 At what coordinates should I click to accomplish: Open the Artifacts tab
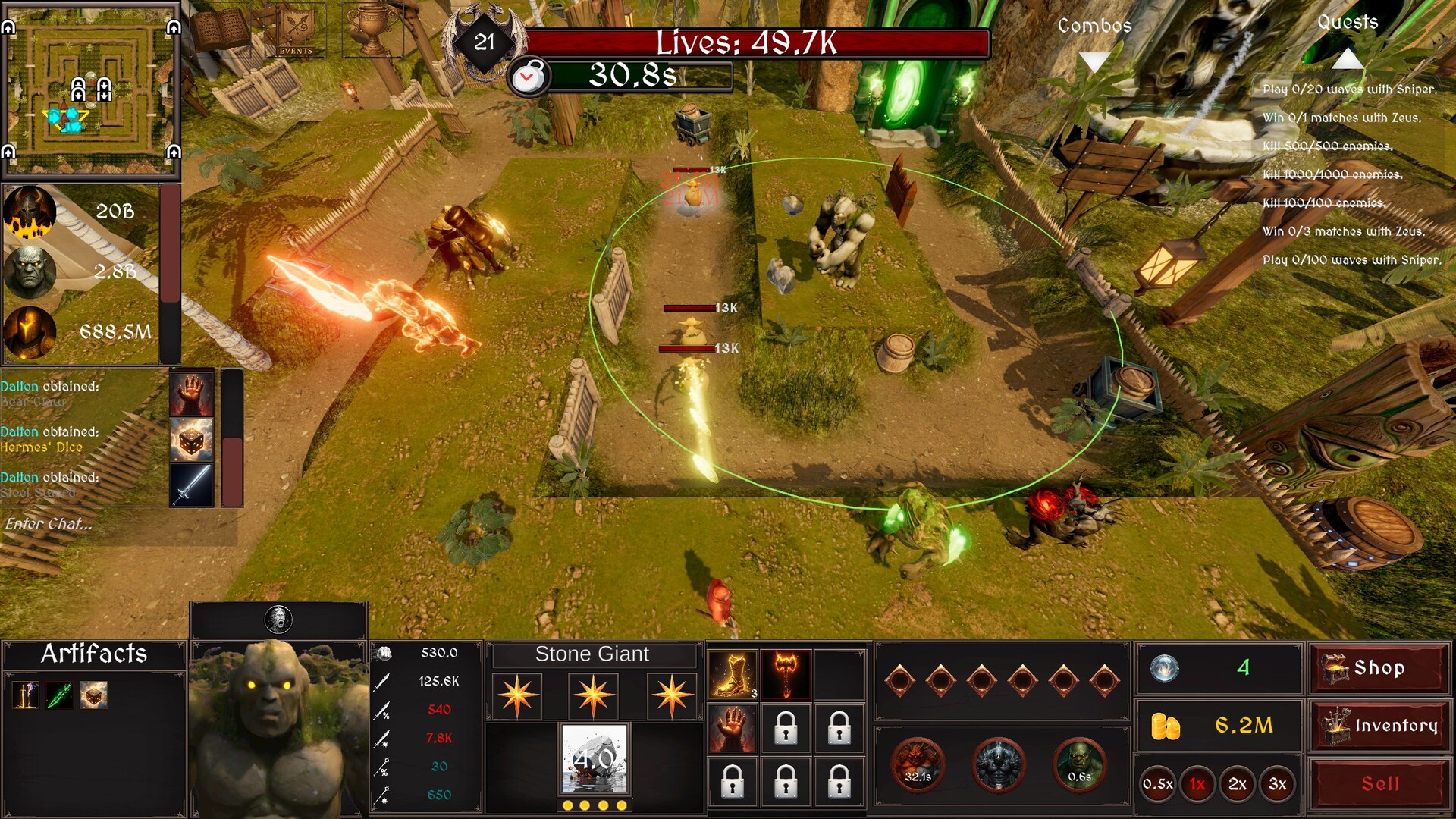93,654
